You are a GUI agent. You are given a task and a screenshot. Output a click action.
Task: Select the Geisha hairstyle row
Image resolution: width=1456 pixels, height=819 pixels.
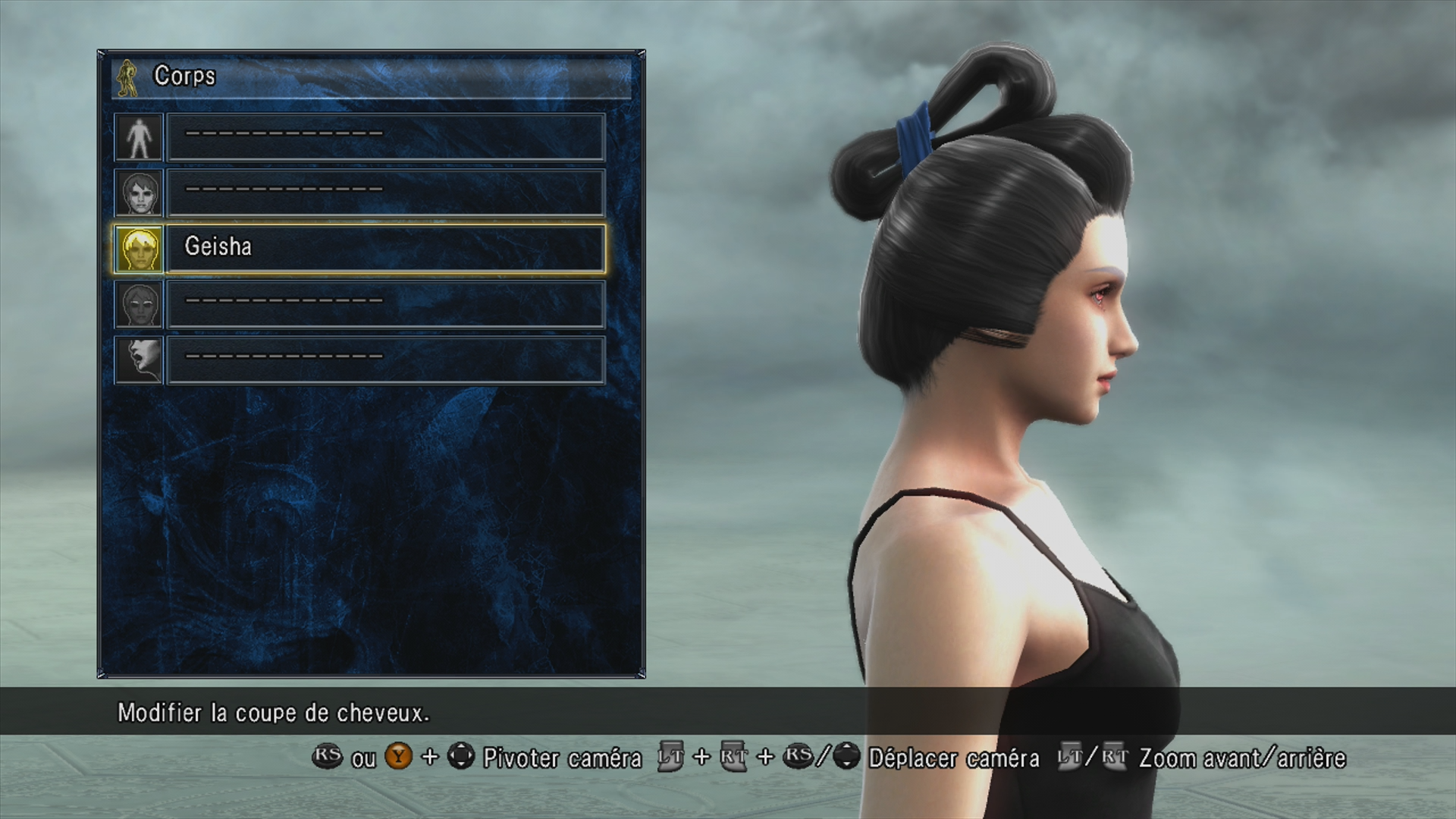tap(385, 248)
